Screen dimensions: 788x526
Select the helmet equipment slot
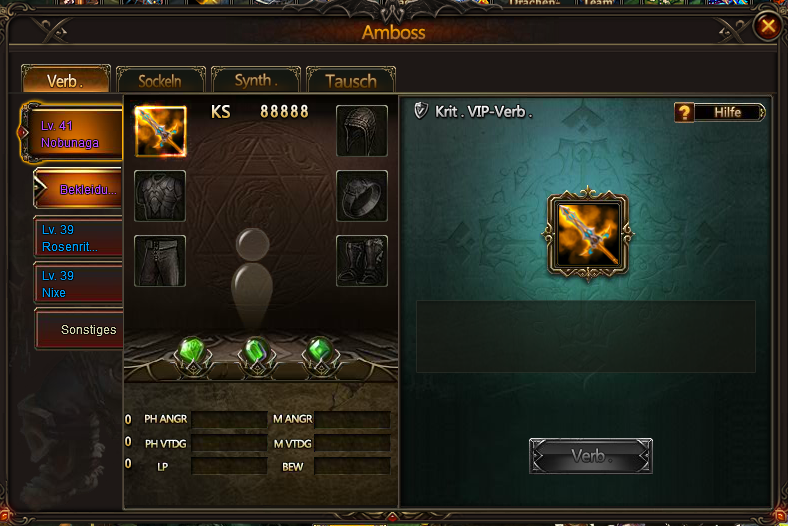(x=361, y=131)
